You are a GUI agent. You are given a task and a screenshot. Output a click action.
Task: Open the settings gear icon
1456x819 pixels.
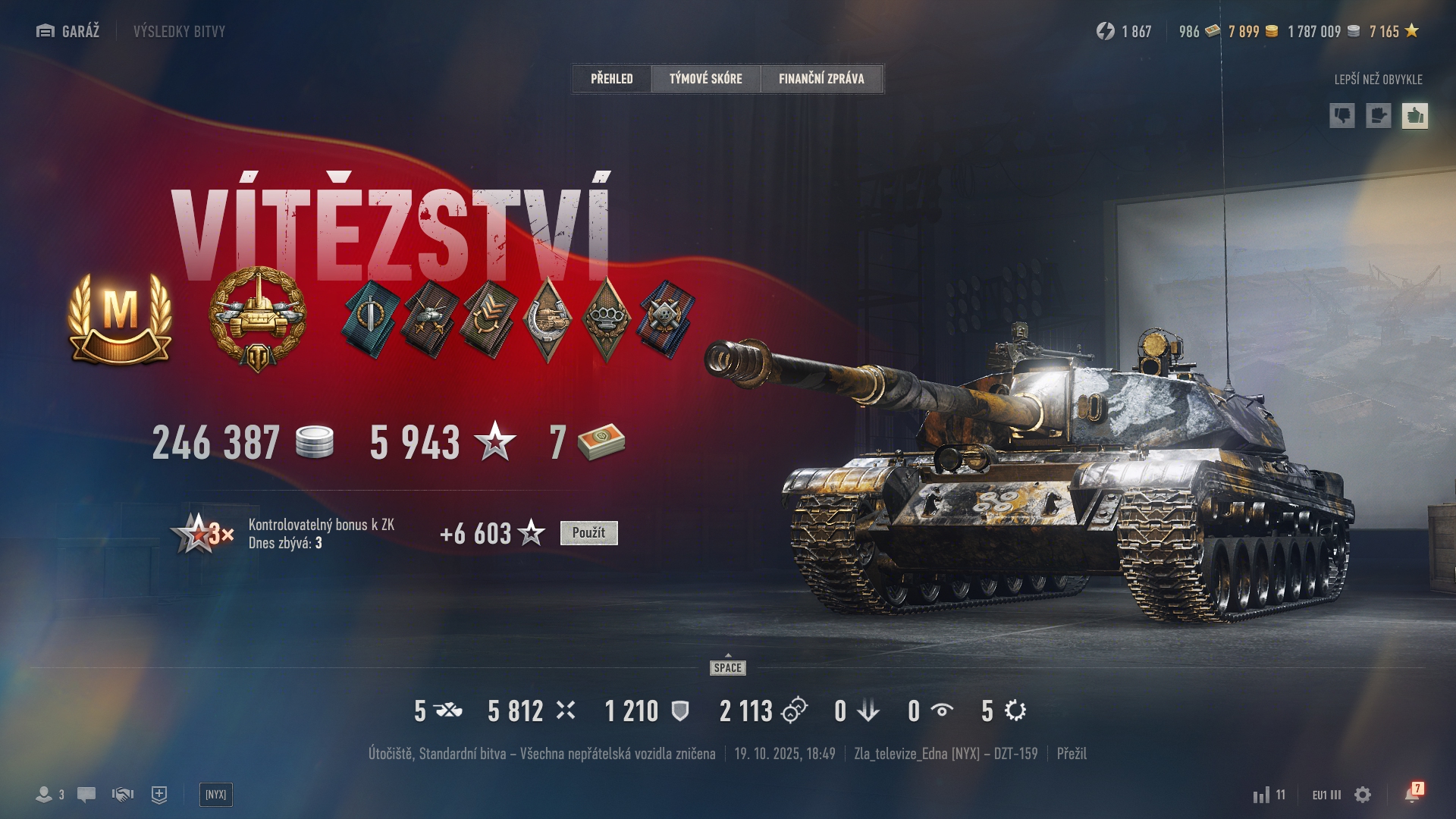pos(1363,795)
